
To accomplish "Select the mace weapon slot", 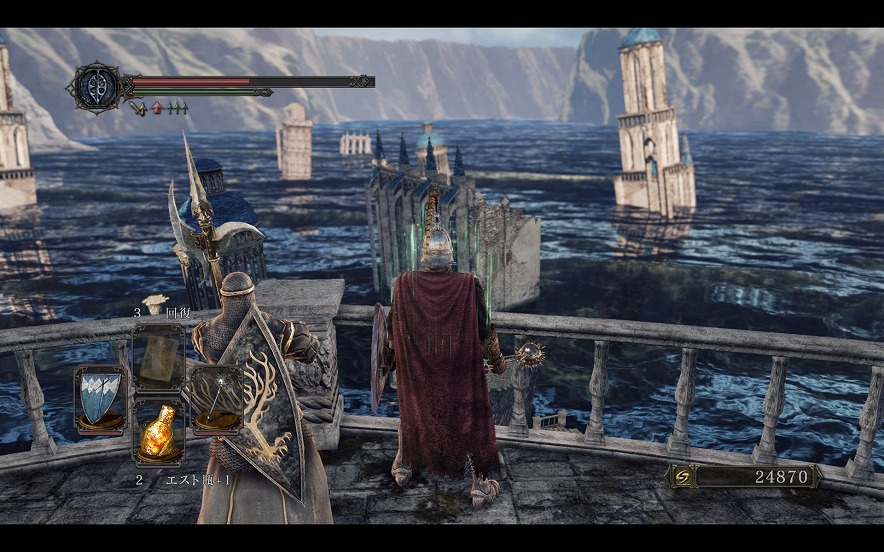I will [215, 399].
